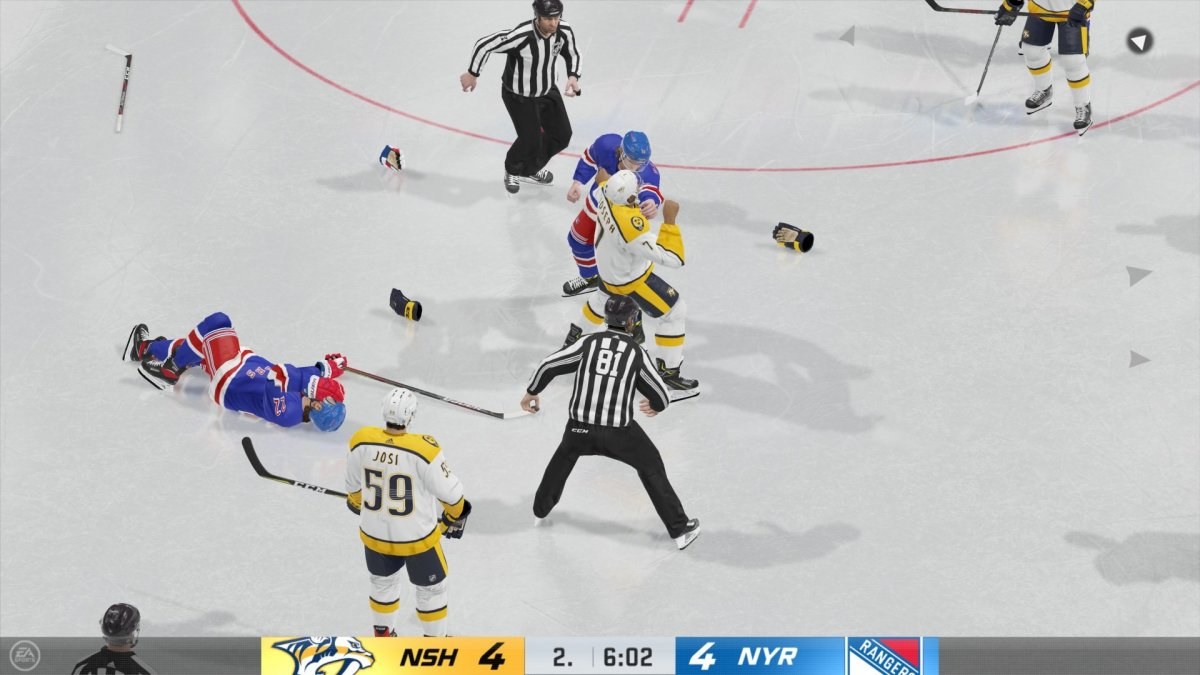Image resolution: width=1200 pixels, height=675 pixels.
Task: Select the Nashville Predators logo on the scoreboard
Action: point(323,656)
